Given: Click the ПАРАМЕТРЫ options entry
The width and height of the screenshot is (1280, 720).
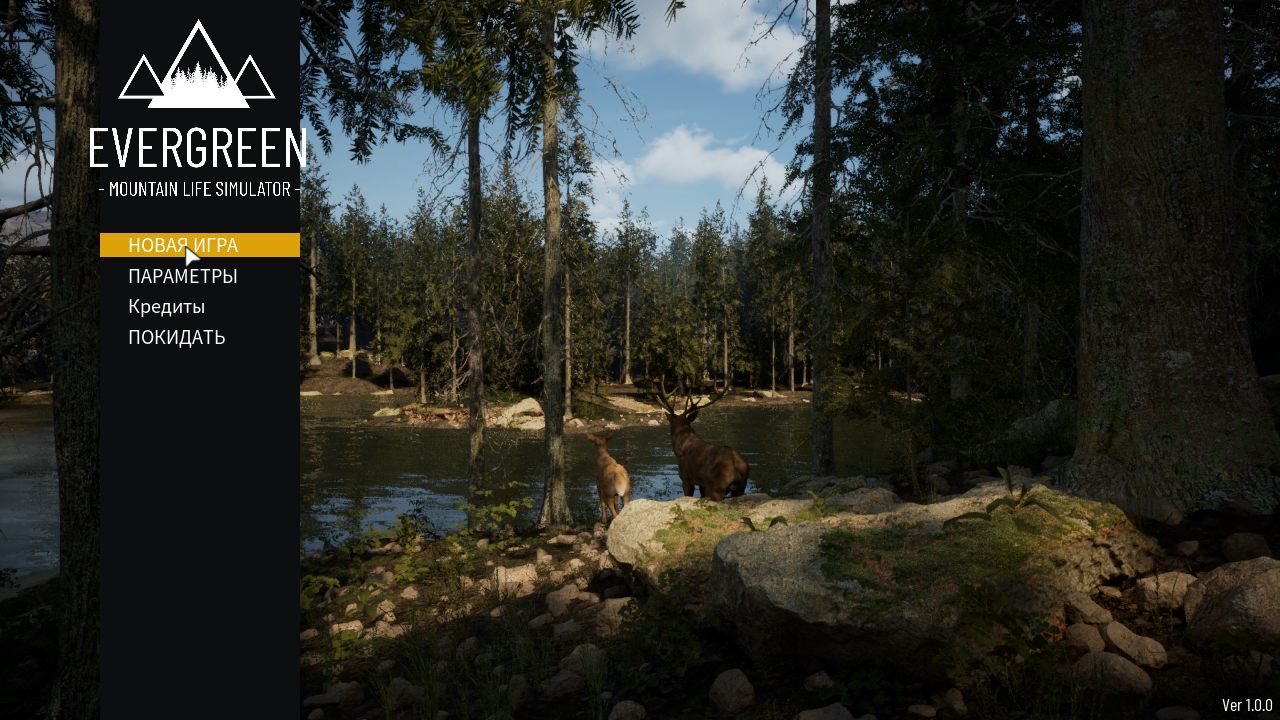Looking at the screenshot, I should click(181, 275).
